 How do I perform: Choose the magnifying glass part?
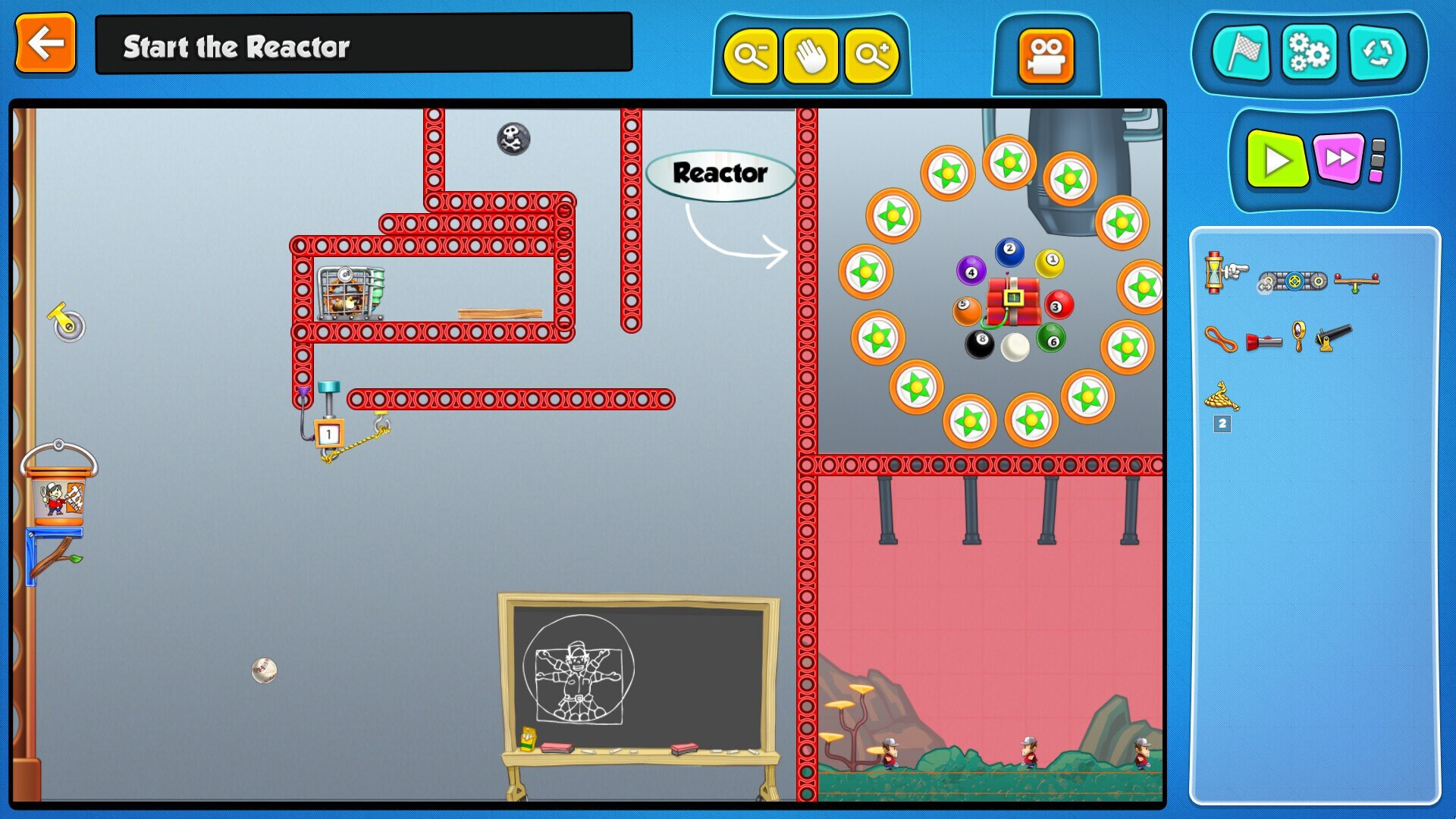(1298, 334)
